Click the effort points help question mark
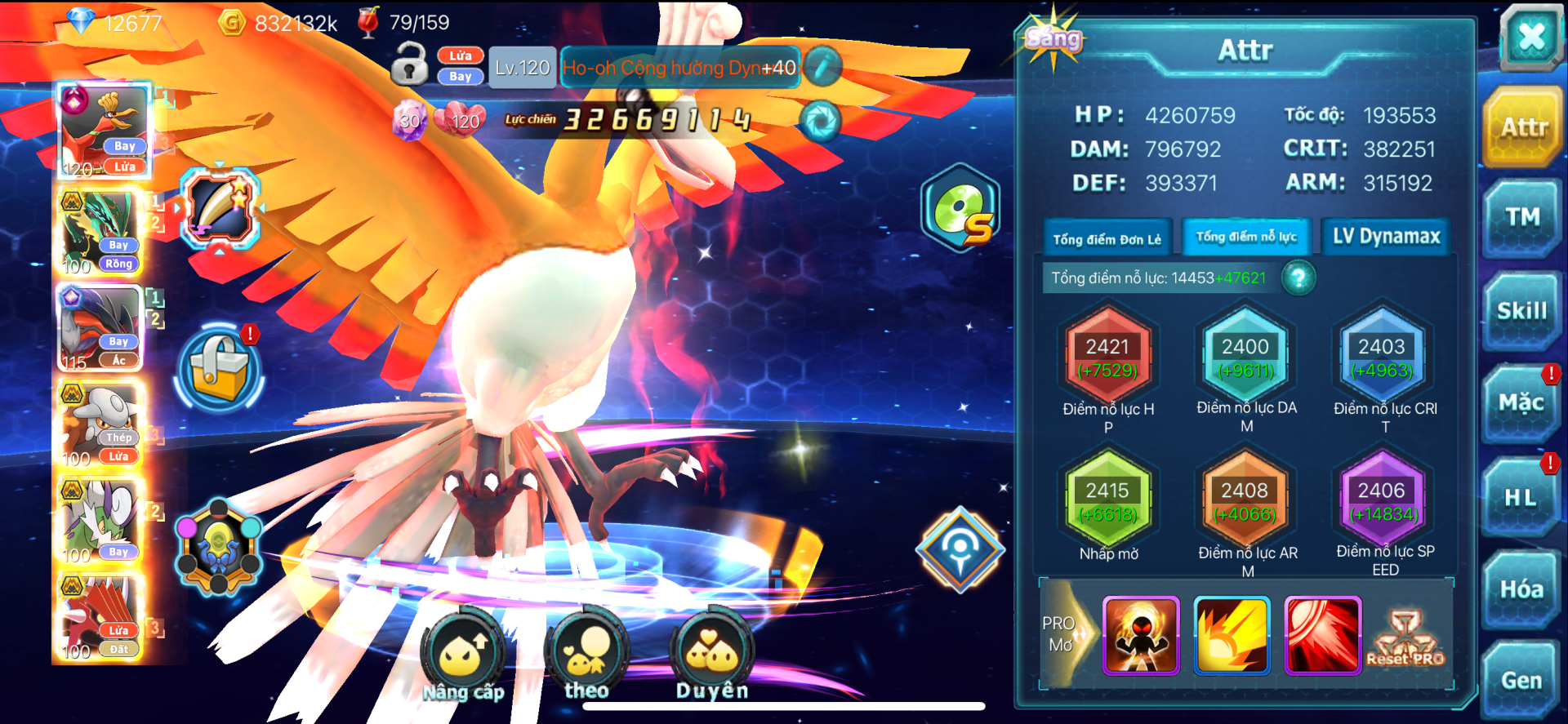The image size is (1568, 724). [x=1298, y=278]
